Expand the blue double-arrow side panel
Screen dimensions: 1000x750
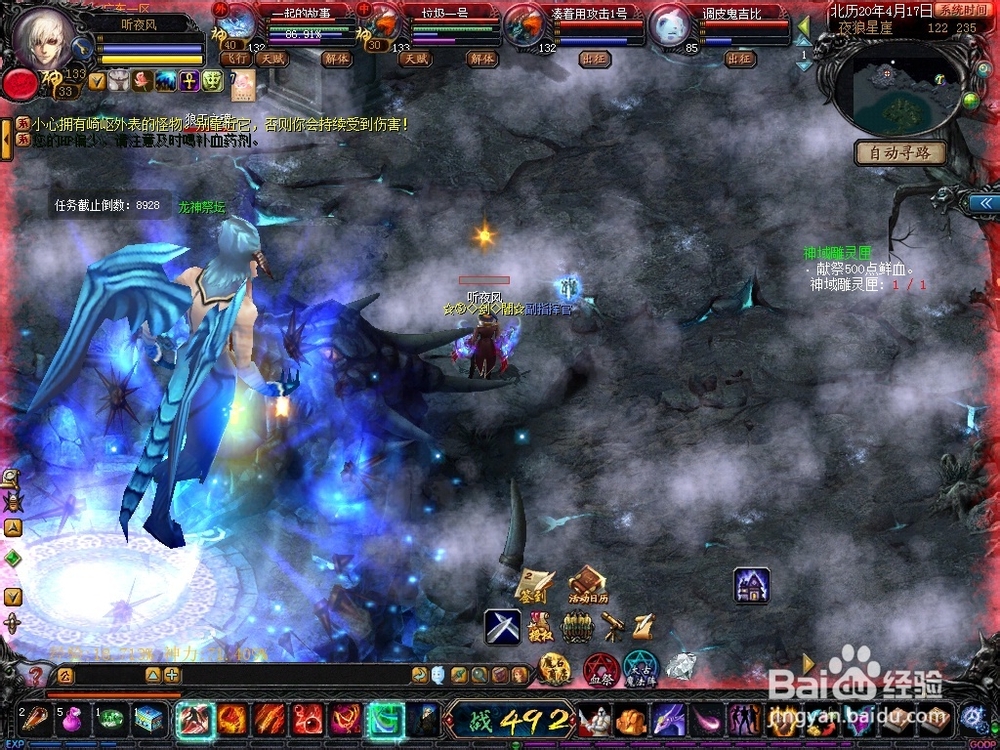coord(983,203)
